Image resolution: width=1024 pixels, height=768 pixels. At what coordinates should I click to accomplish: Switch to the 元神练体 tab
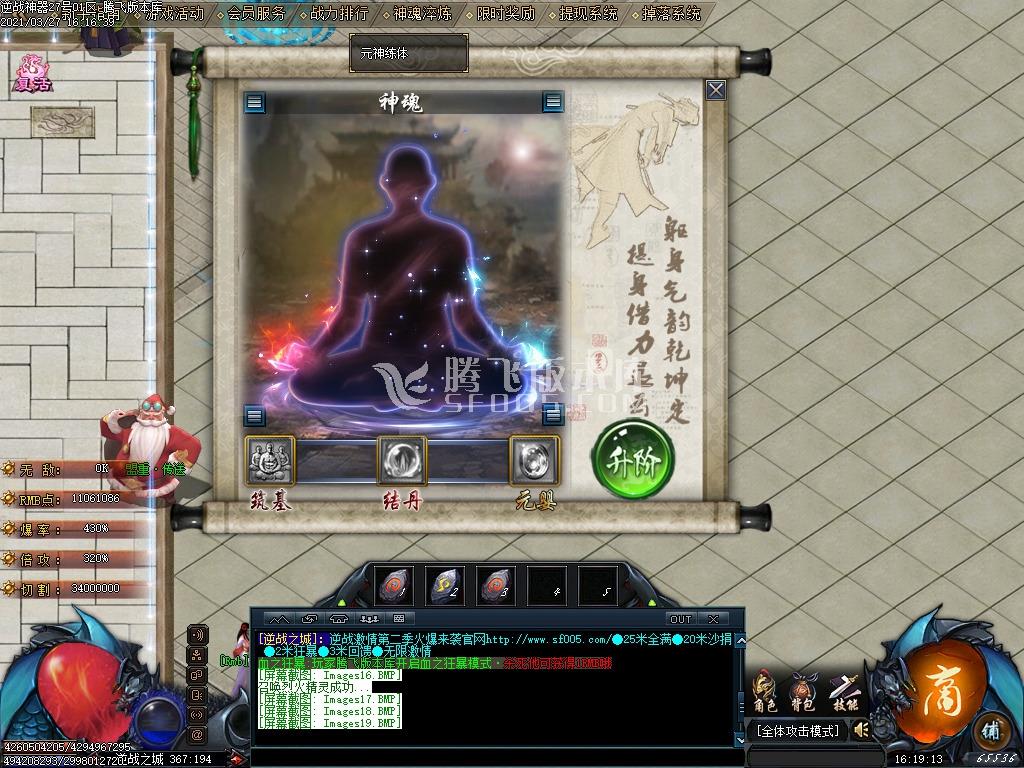point(408,53)
